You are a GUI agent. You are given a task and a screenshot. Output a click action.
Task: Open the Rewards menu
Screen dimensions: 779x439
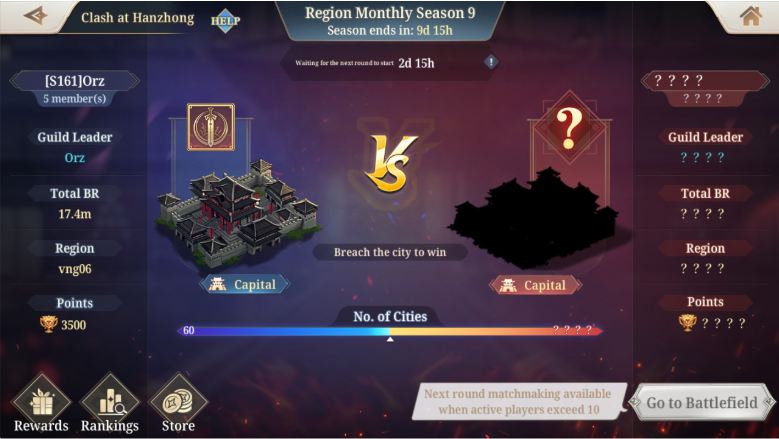coord(41,403)
